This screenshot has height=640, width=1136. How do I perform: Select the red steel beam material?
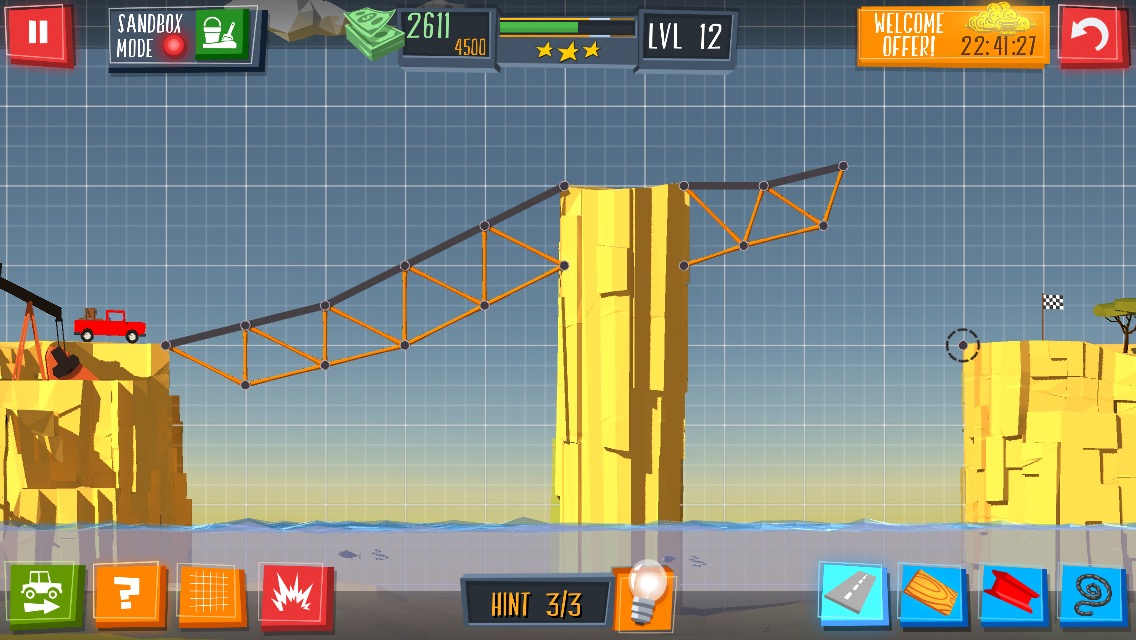tap(1013, 594)
